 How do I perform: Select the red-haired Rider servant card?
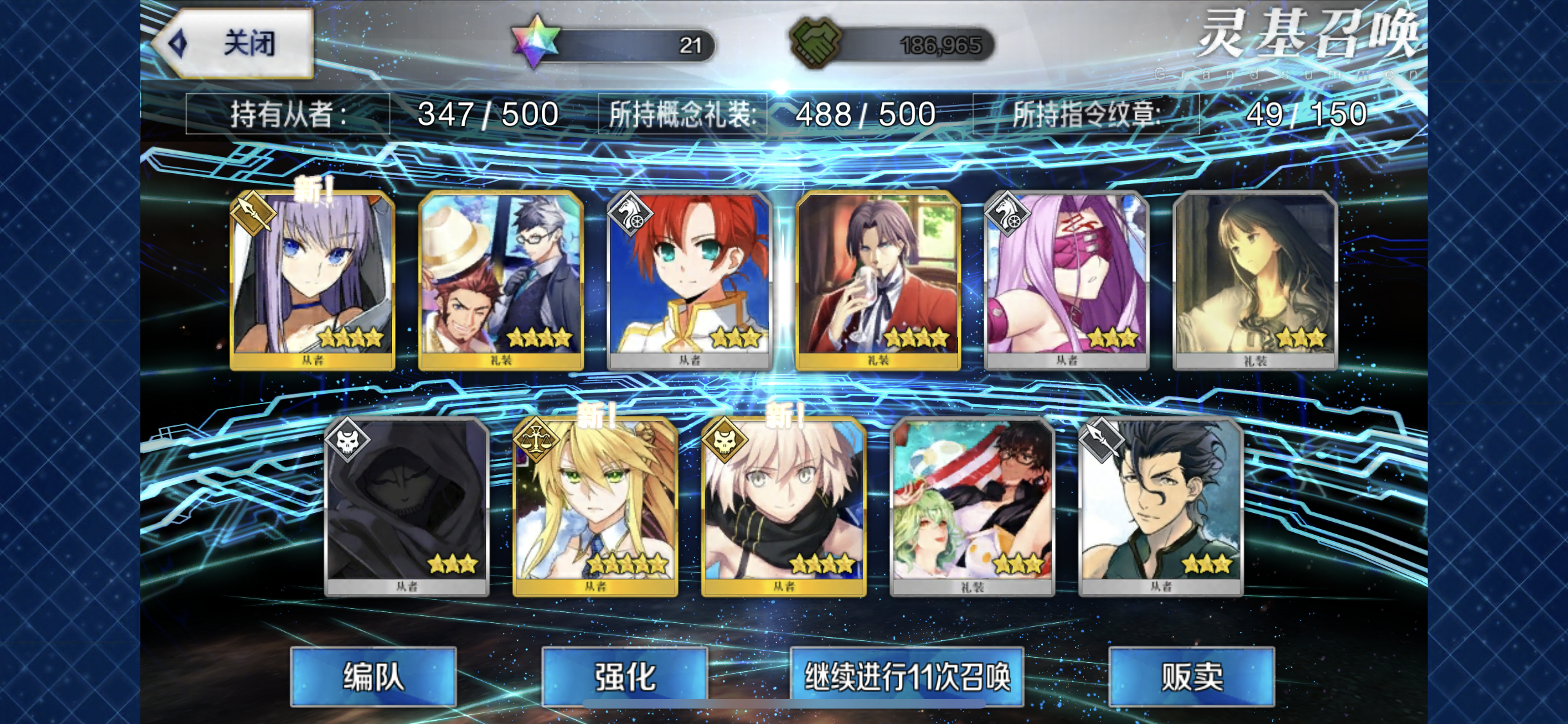(689, 281)
